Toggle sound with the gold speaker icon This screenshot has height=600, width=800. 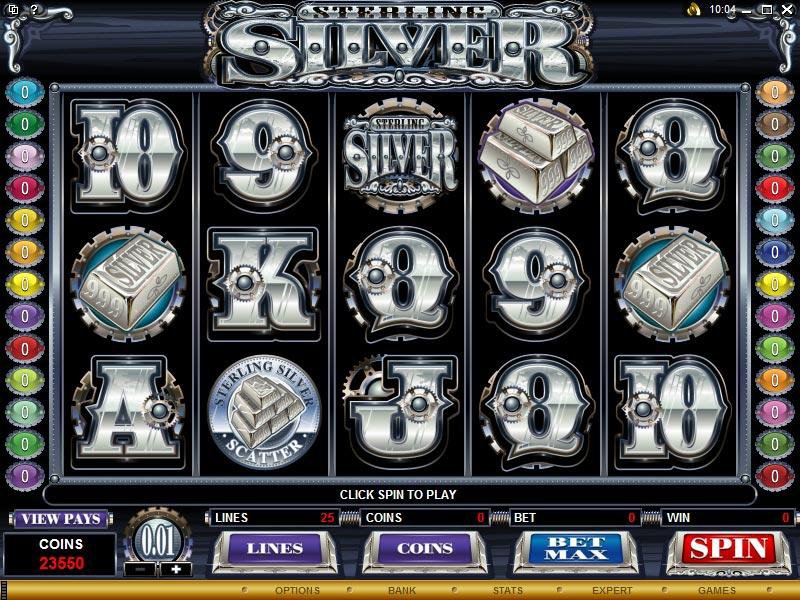pyautogui.click(x=692, y=9)
